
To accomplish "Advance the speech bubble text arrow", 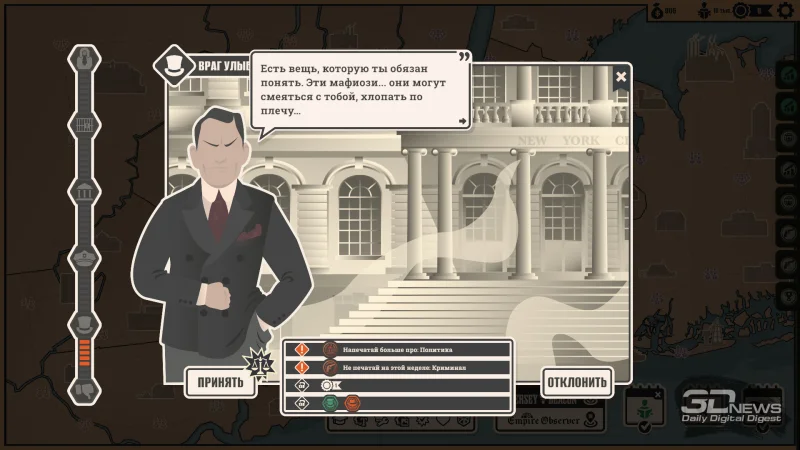I will 462,121.
